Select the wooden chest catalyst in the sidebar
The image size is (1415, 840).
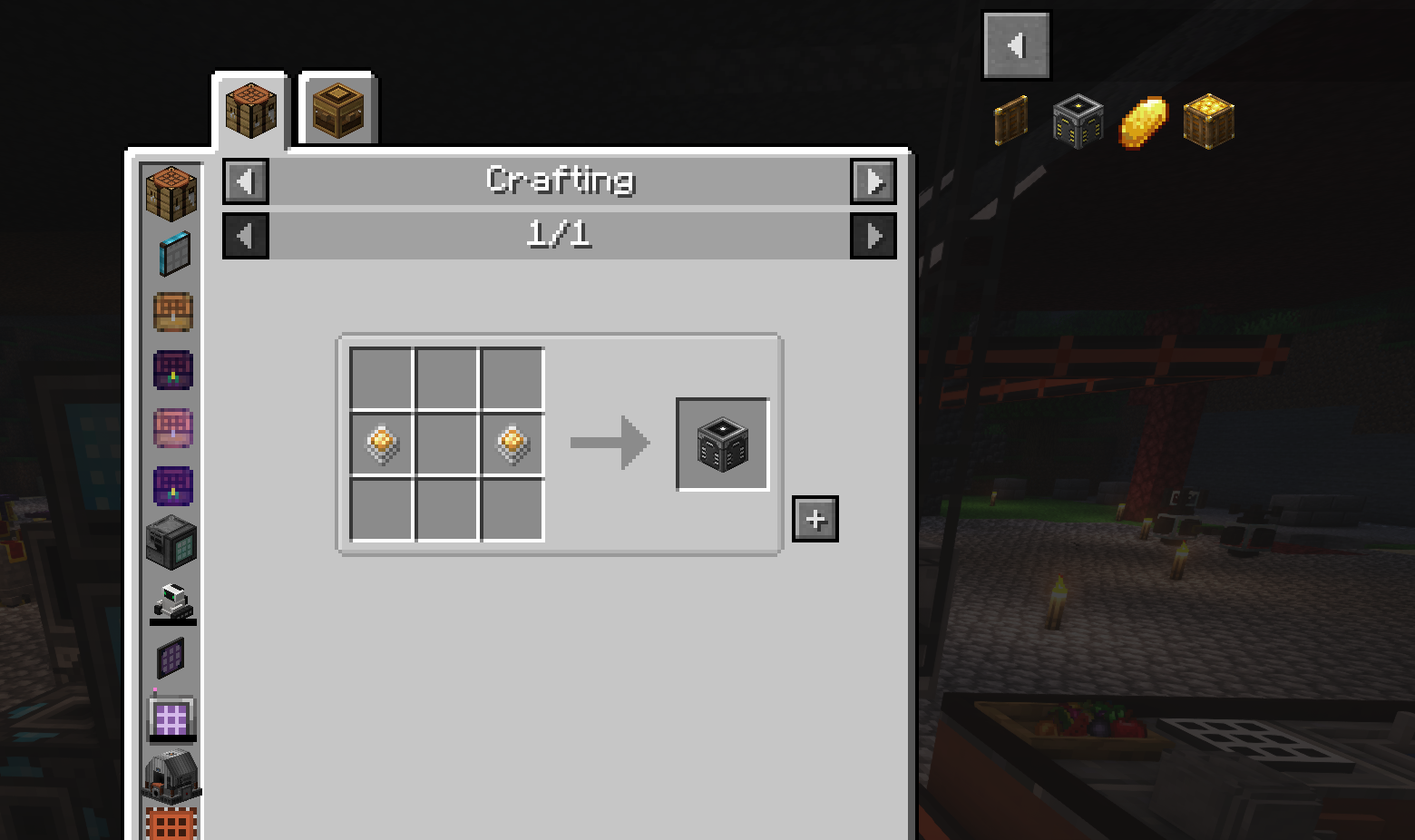(172, 311)
